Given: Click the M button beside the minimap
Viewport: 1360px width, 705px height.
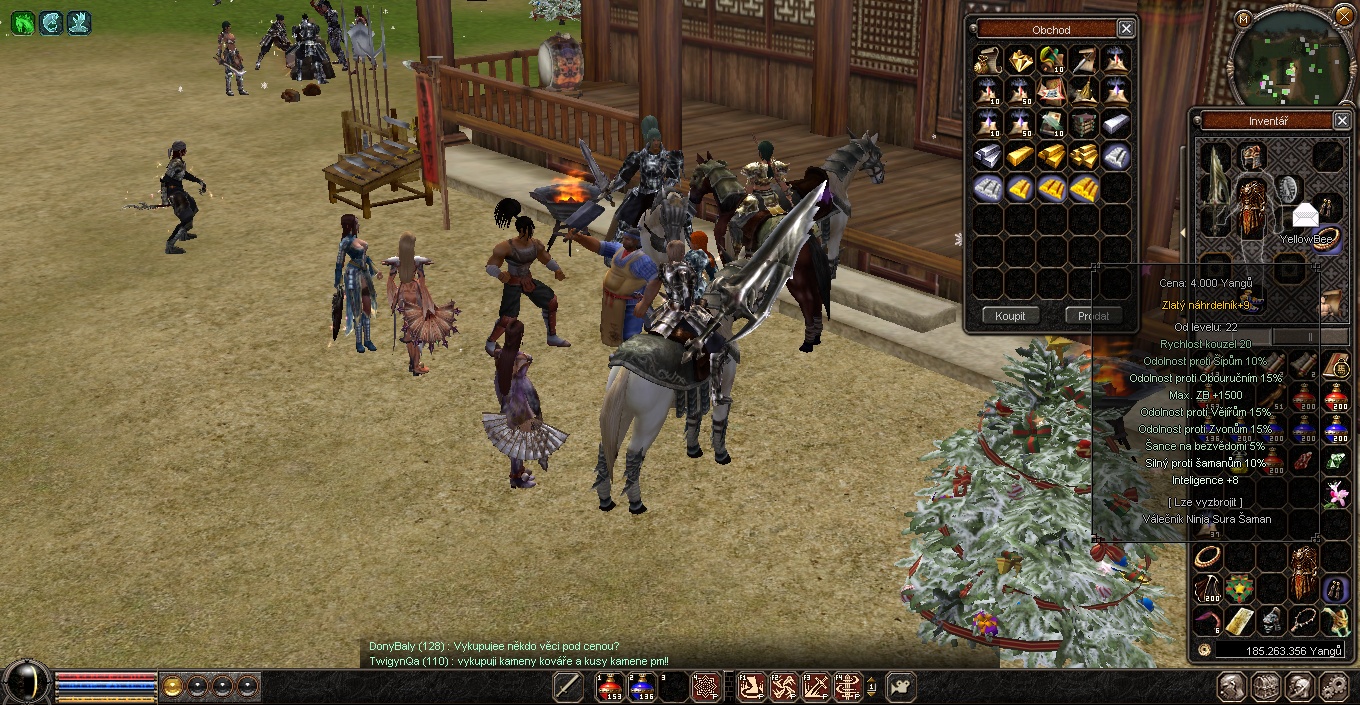Looking at the screenshot, I should (1243, 19).
